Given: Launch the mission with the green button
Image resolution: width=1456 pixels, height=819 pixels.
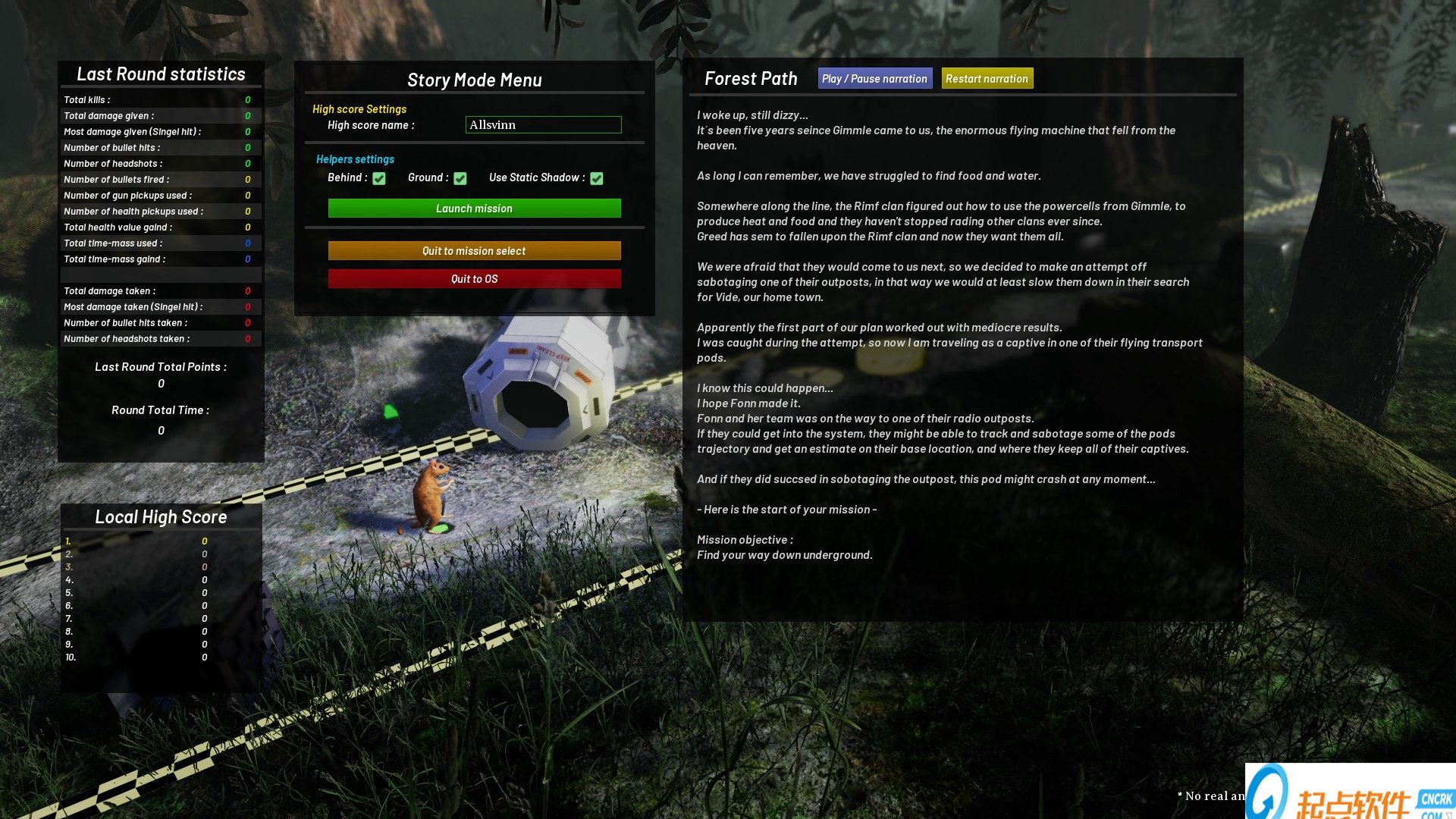Looking at the screenshot, I should (474, 209).
